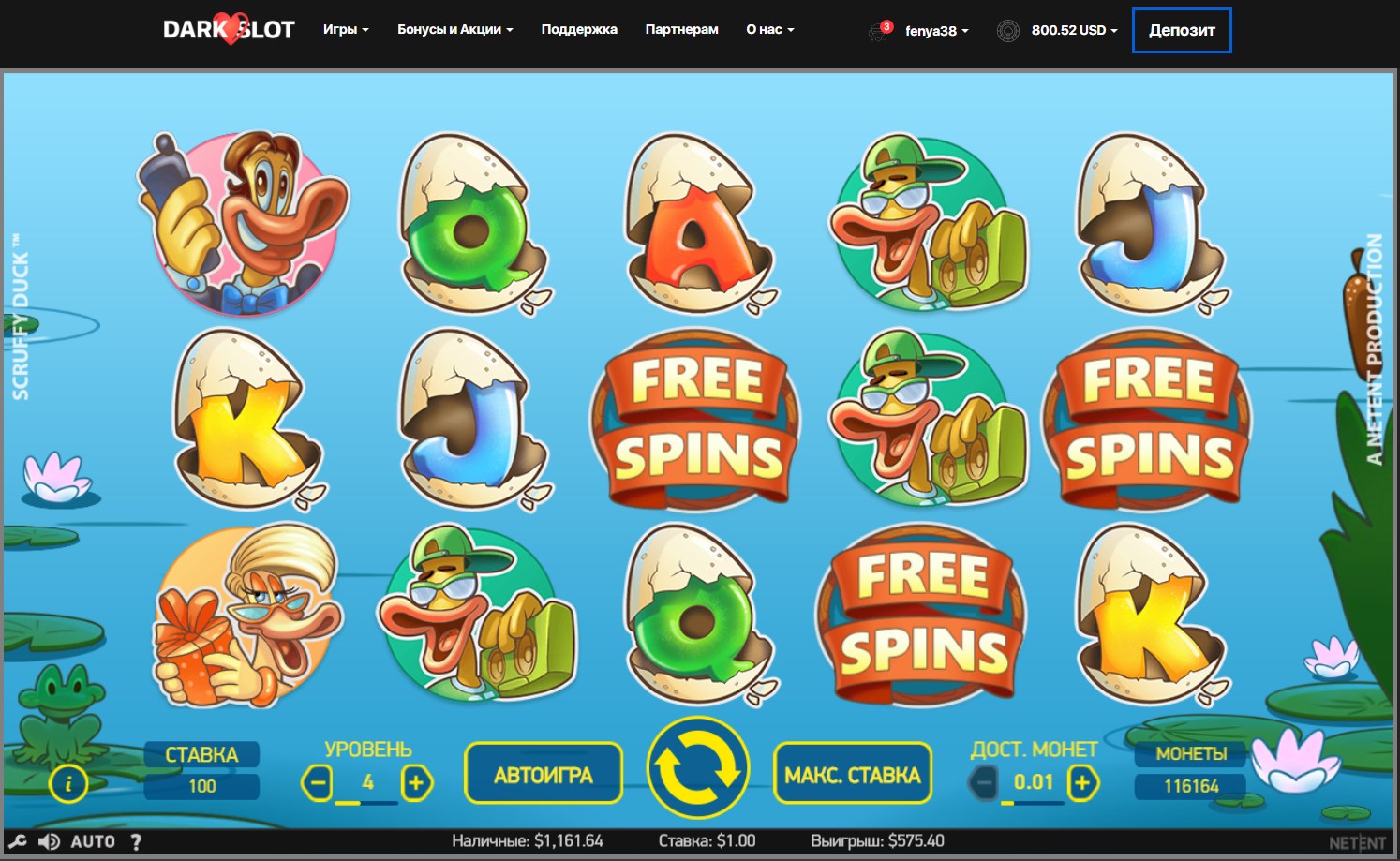Set maximum bet with МАКС. СТАВКА
Screen dimensions: 1400x861
(x=853, y=774)
